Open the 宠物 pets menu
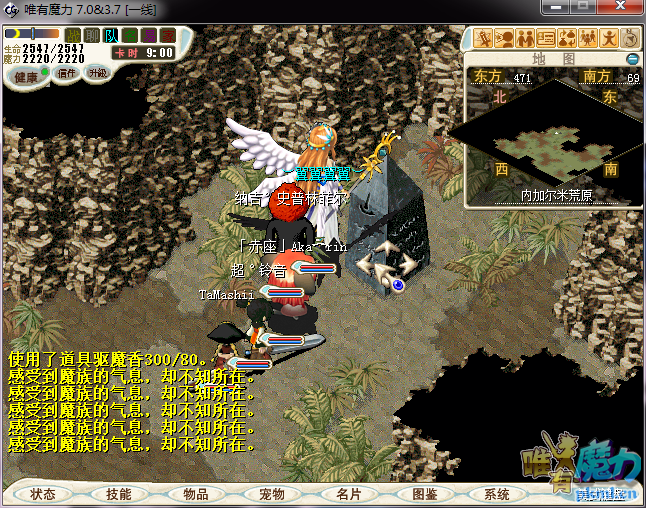This screenshot has width=646, height=508. pyautogui.click(x=271, y=494)
